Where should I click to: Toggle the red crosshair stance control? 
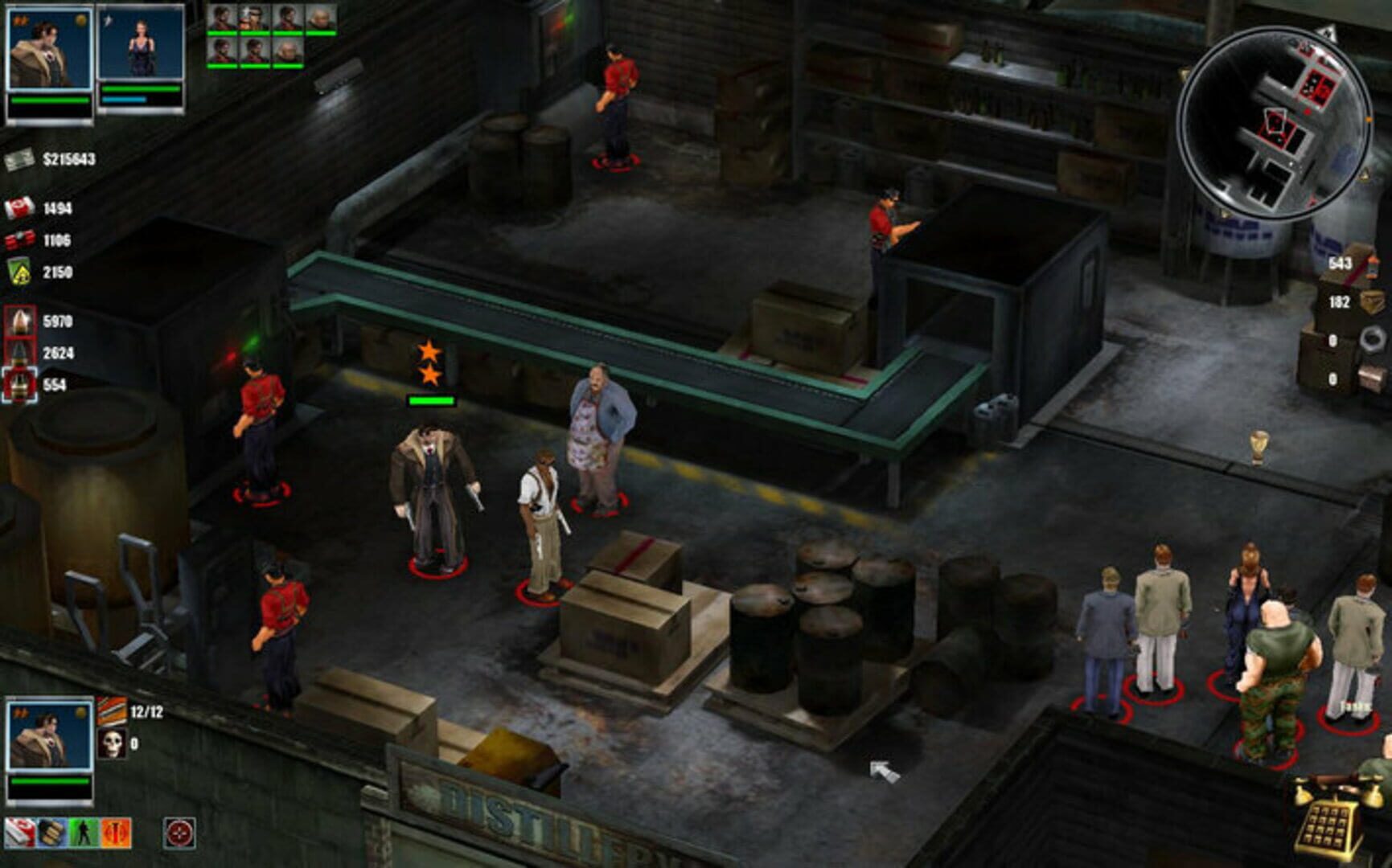point(178,833)
